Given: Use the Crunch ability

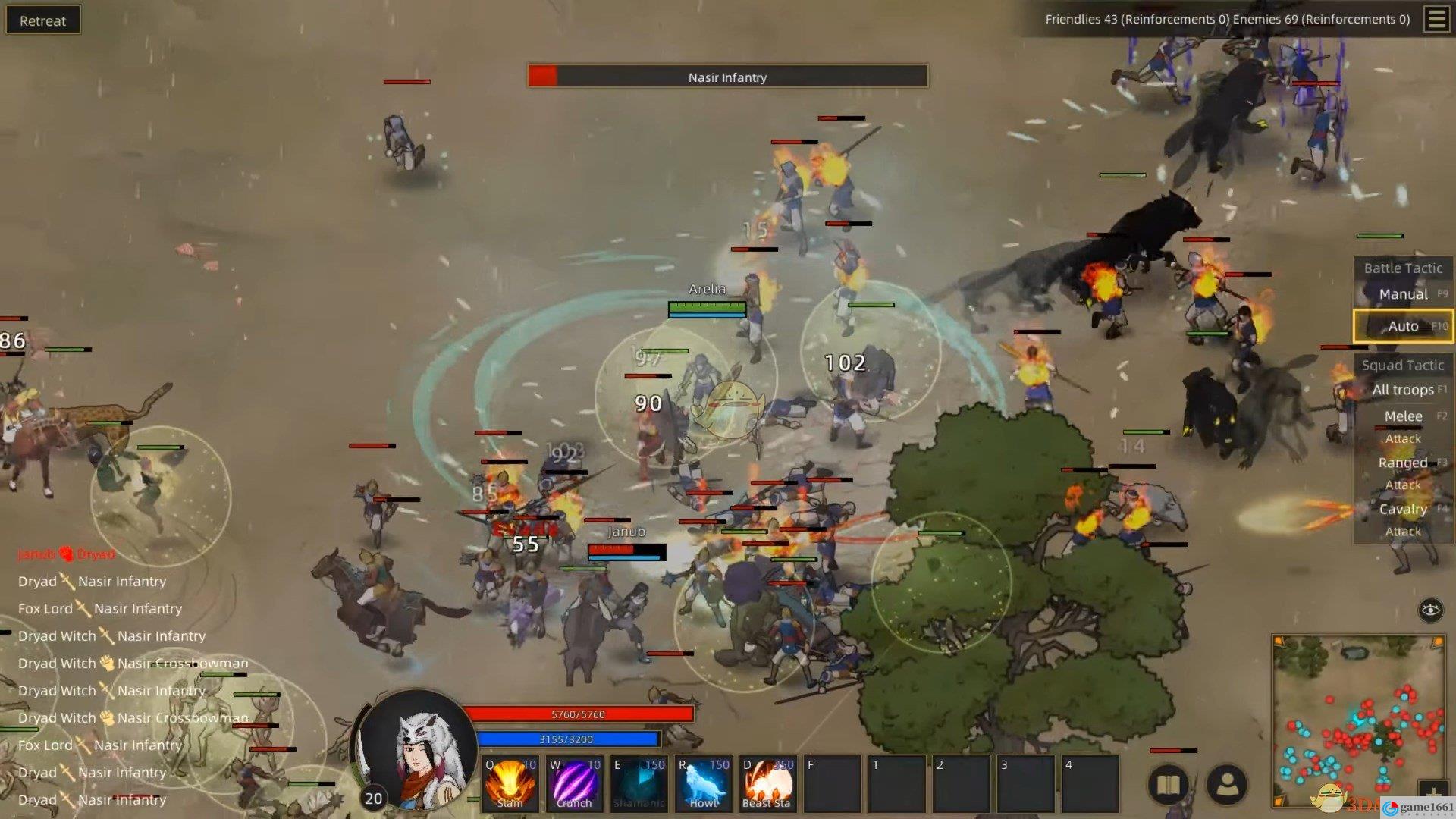Looking at the screenshot, I should click(x=574, y=784).
